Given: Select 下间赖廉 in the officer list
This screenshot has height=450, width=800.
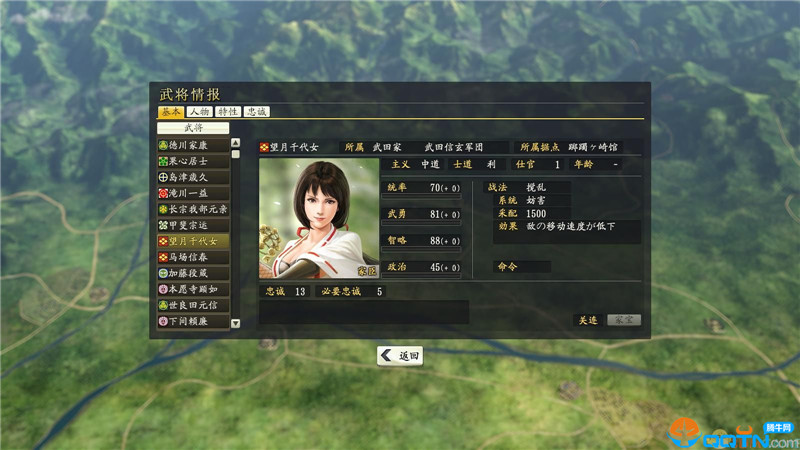Looking at the screenshot, I should pos(193,321).
